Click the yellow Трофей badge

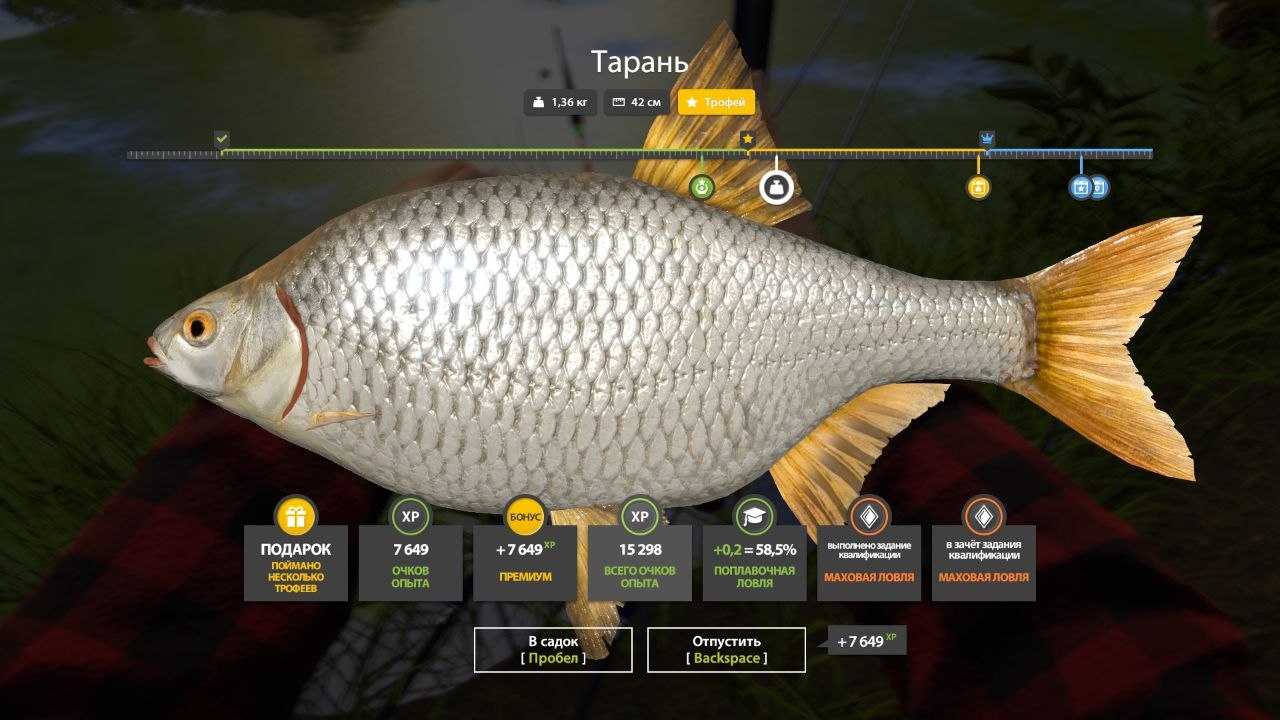coord(716,102)
